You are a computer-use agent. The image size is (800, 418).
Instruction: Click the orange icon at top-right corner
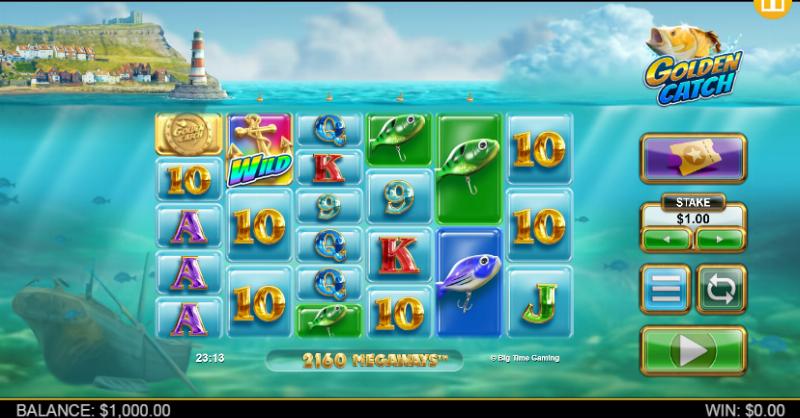787,9
